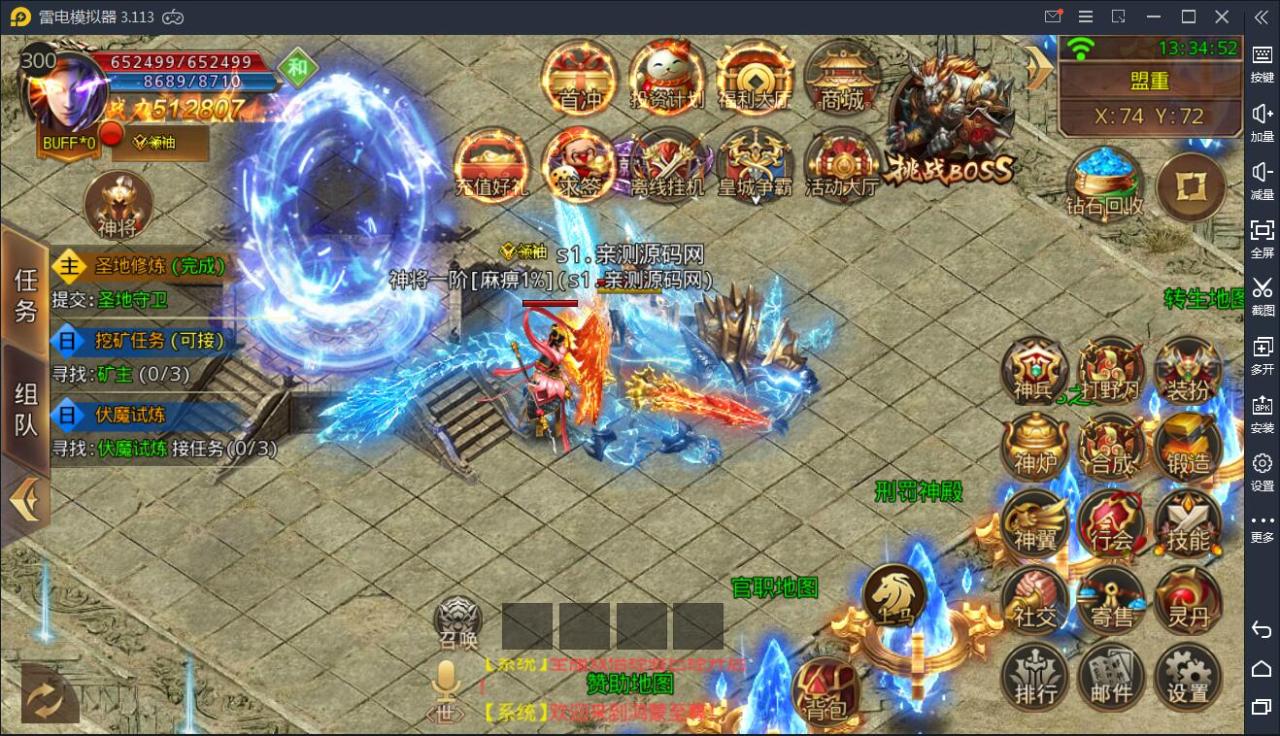This screenshot has height=736, width=1280.
Task: Open the 技能 skills panel
Action: click(1188, 525)
